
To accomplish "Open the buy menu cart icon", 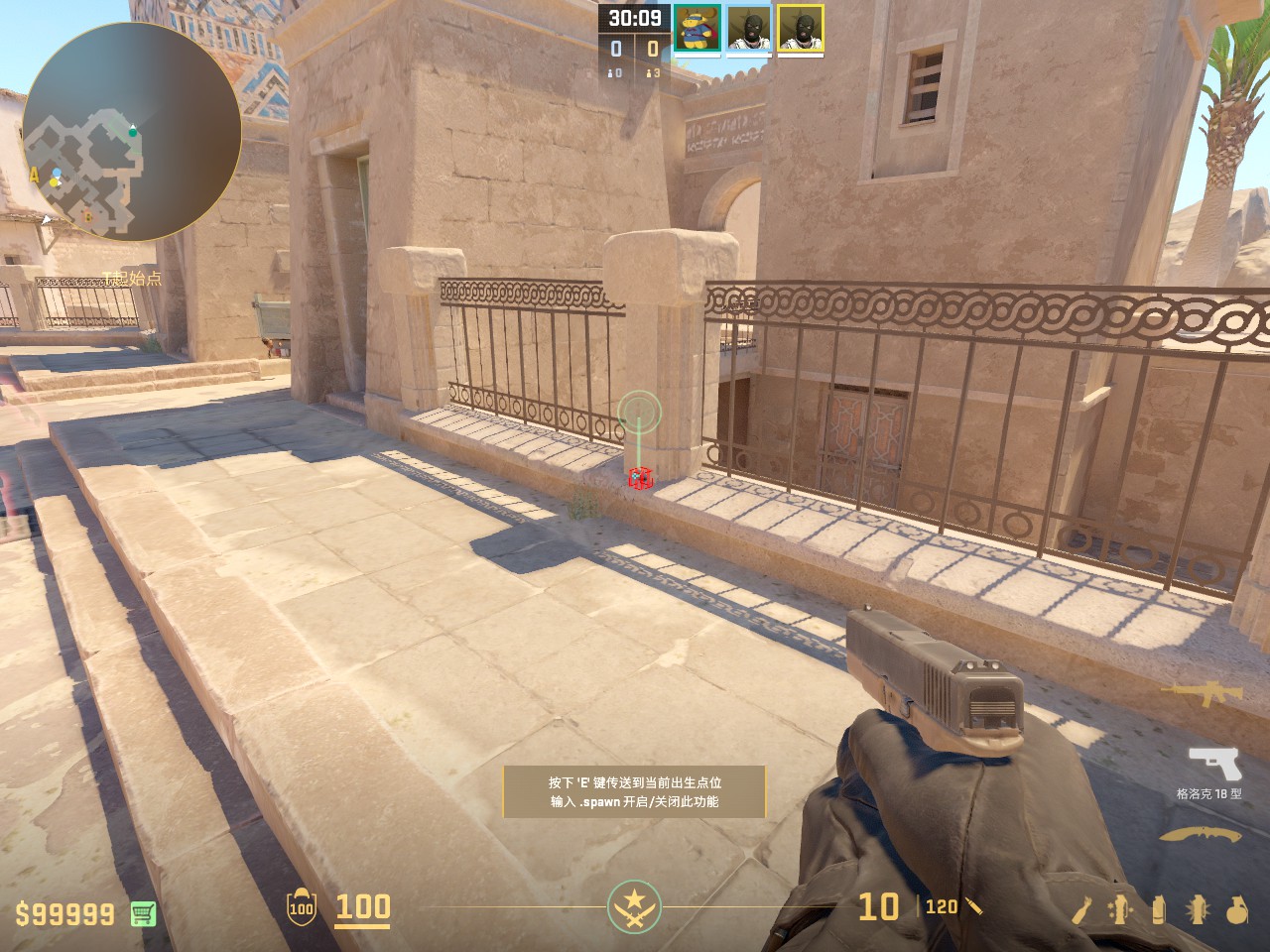I will coord(144,913).
